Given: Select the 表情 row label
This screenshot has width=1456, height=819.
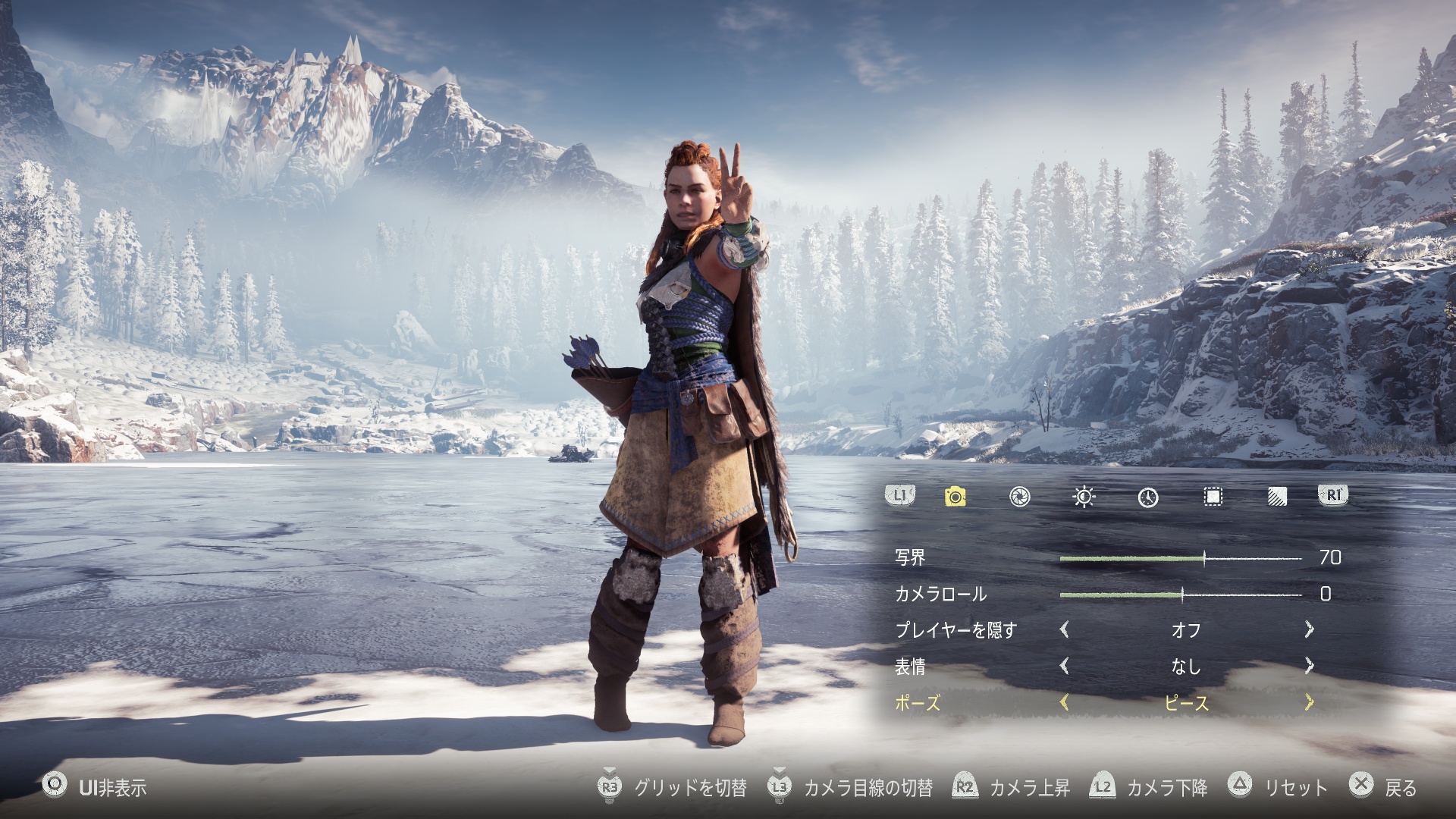Looking at the screenshot, I should [910, 667].
